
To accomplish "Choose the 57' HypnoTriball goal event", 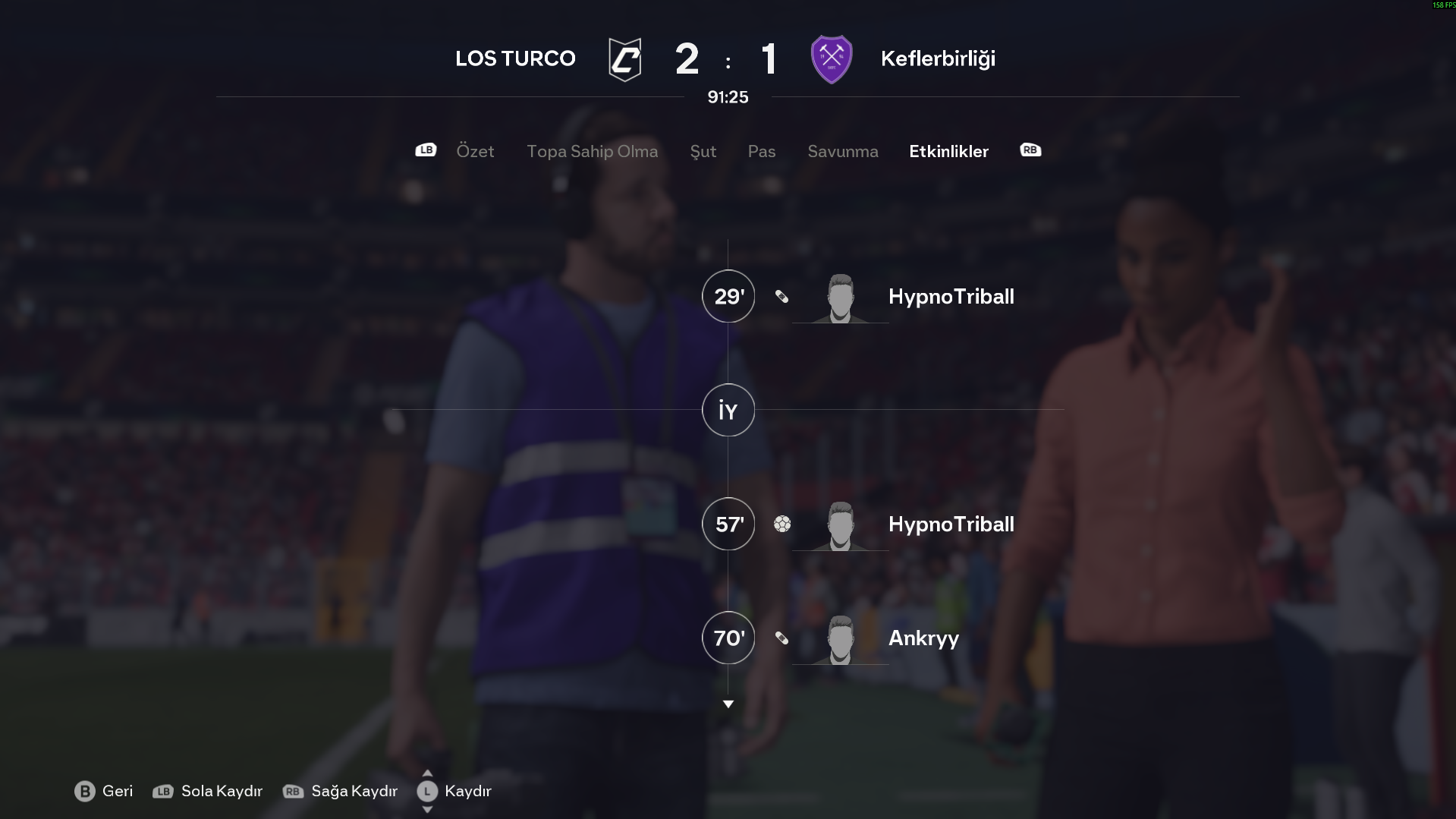I will tap(950, 524).
